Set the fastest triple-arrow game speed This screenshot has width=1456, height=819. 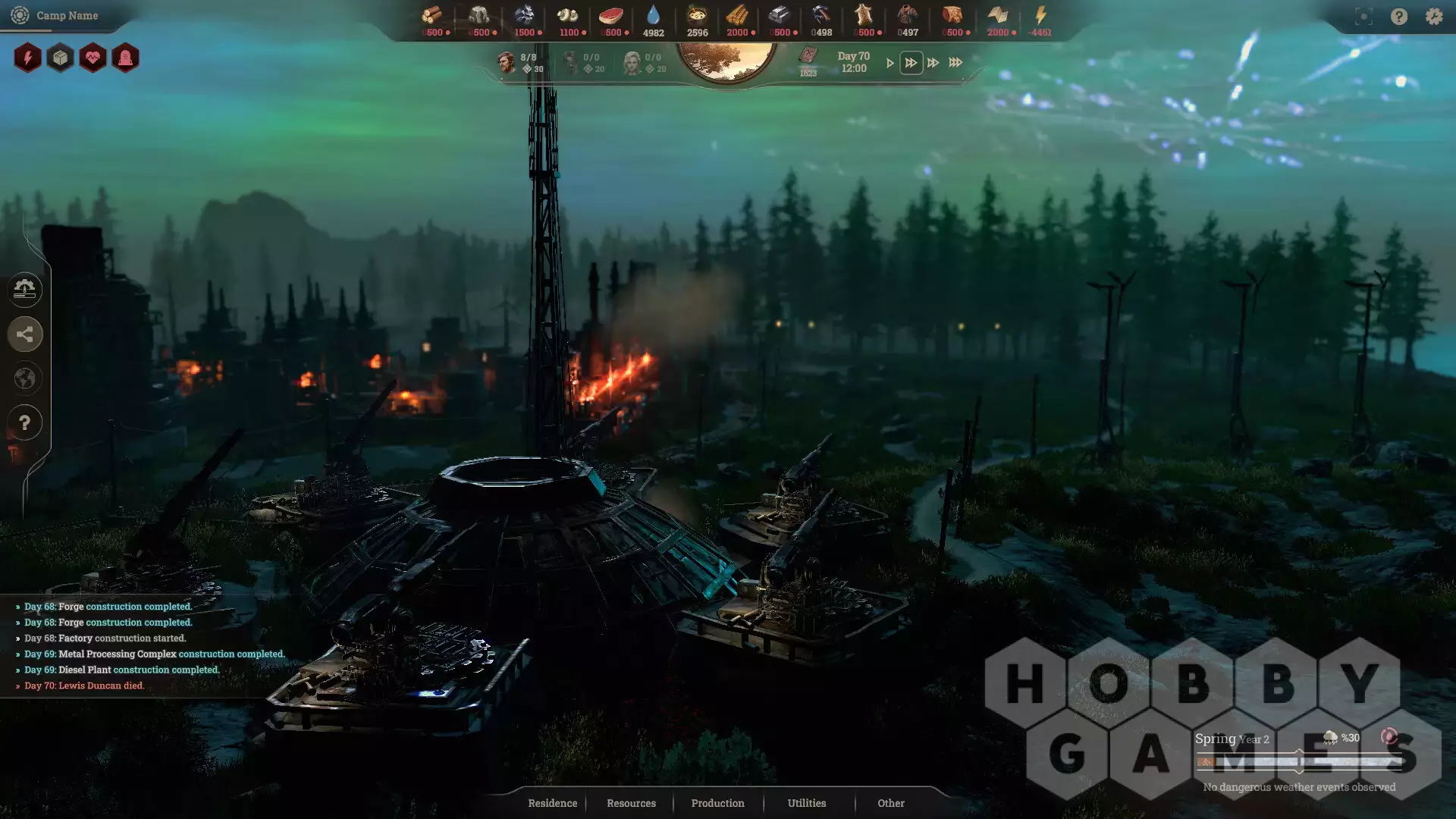(x=955, y=63)
